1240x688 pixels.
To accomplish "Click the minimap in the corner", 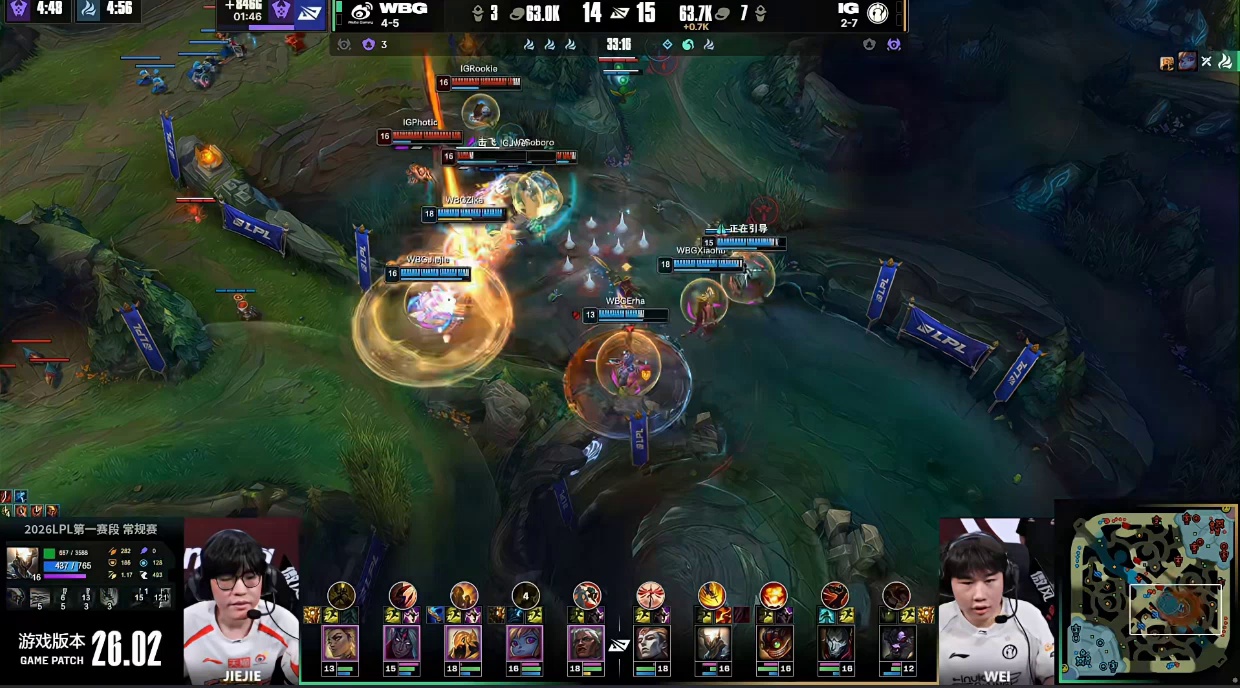I will tap(1147, 594).
